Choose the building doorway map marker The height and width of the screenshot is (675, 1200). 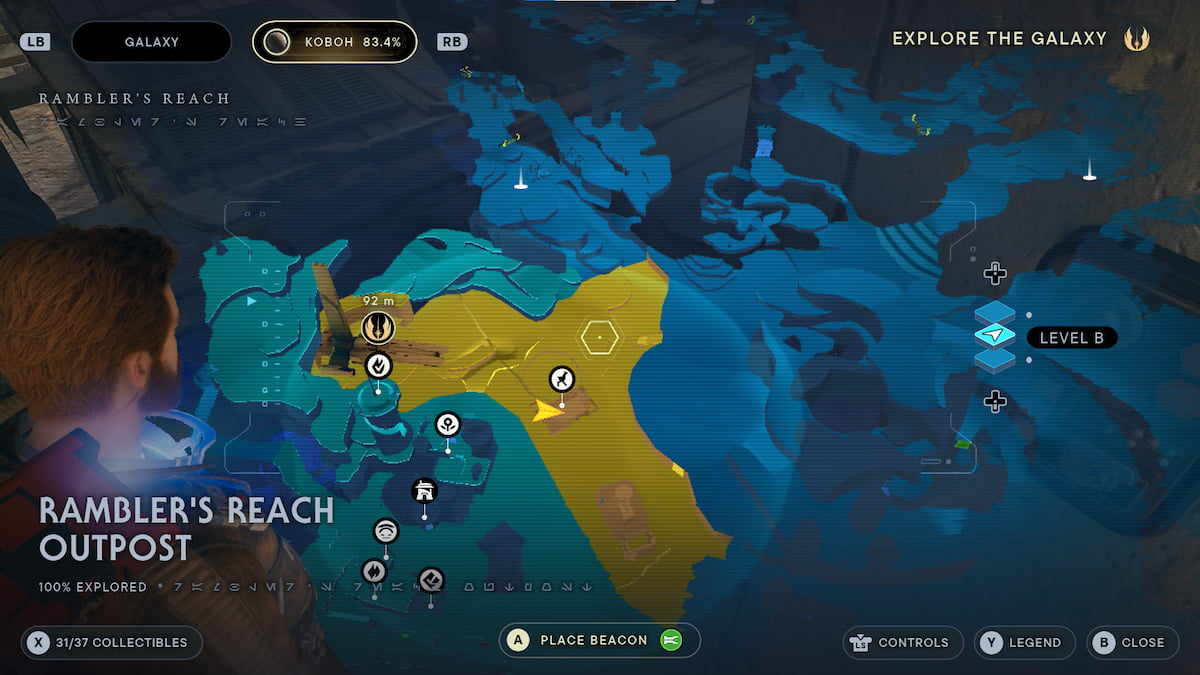425,491
